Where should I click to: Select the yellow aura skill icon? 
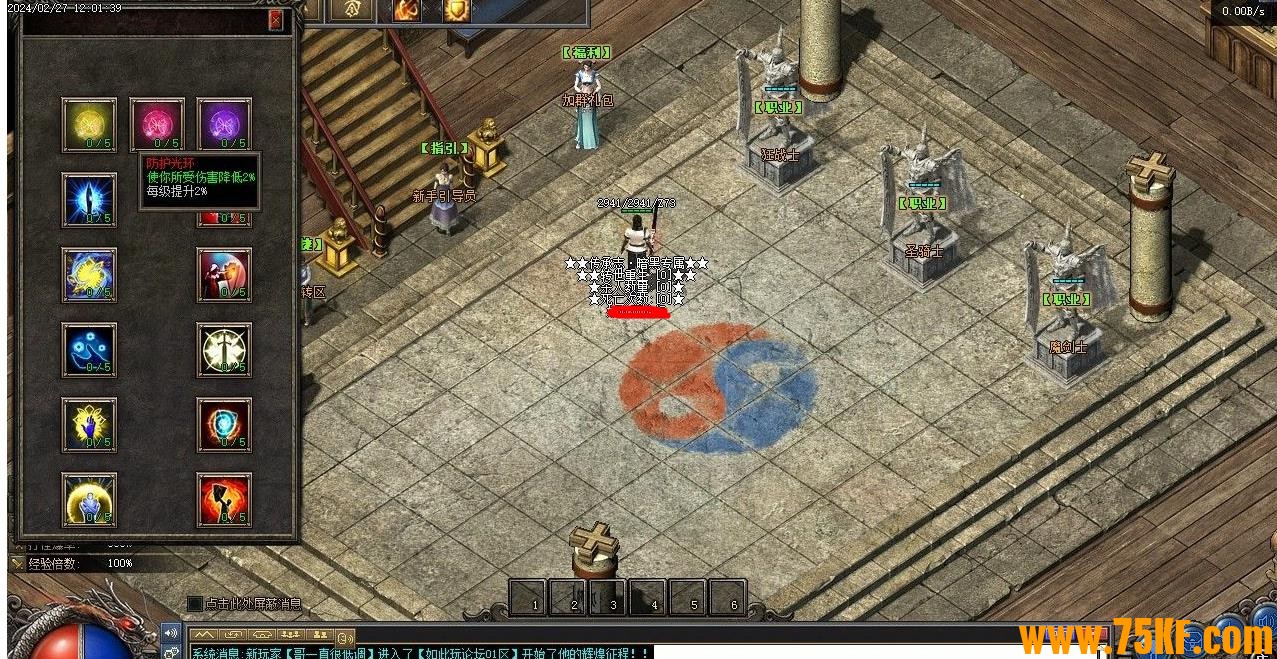click(89, 124)
